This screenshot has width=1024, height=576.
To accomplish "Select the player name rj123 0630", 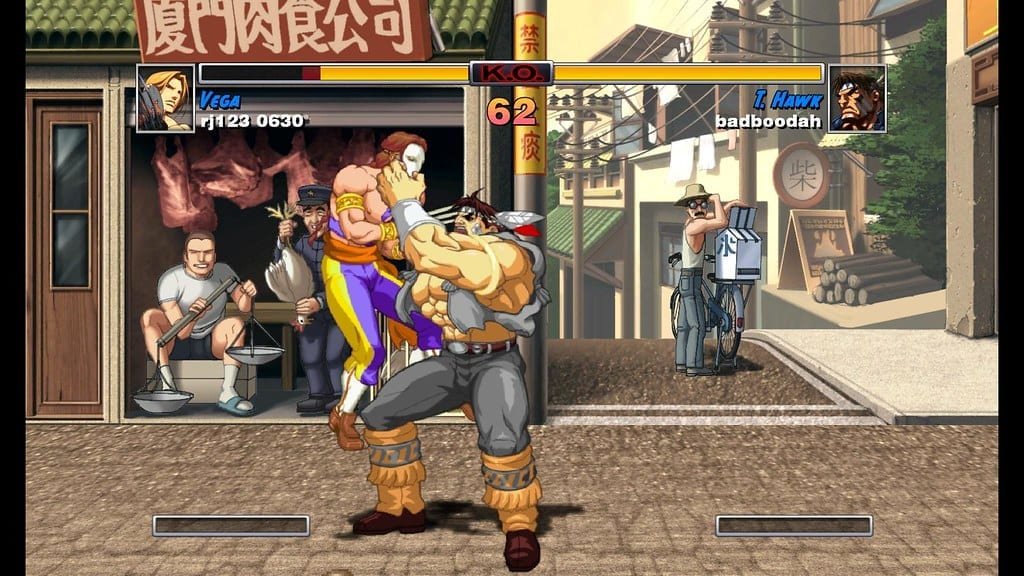I will point(251,121).
